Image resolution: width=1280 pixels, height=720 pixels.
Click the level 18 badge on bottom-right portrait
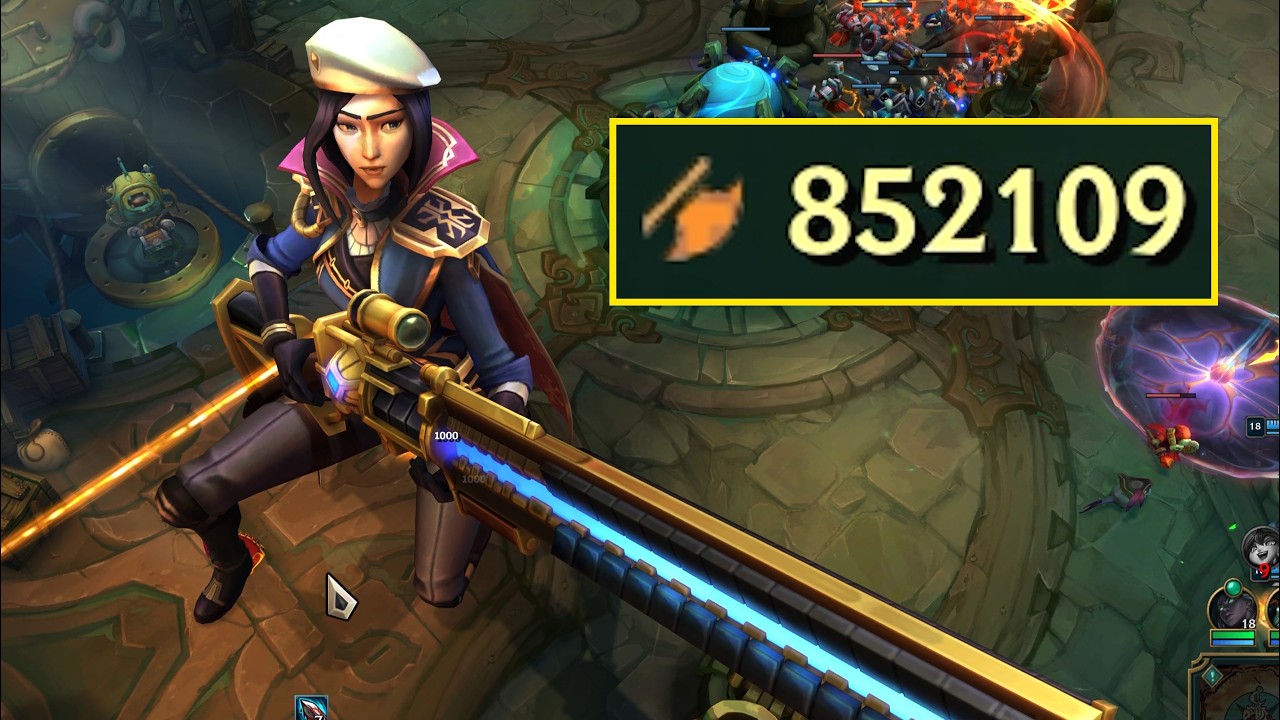tap(1248, 621)
